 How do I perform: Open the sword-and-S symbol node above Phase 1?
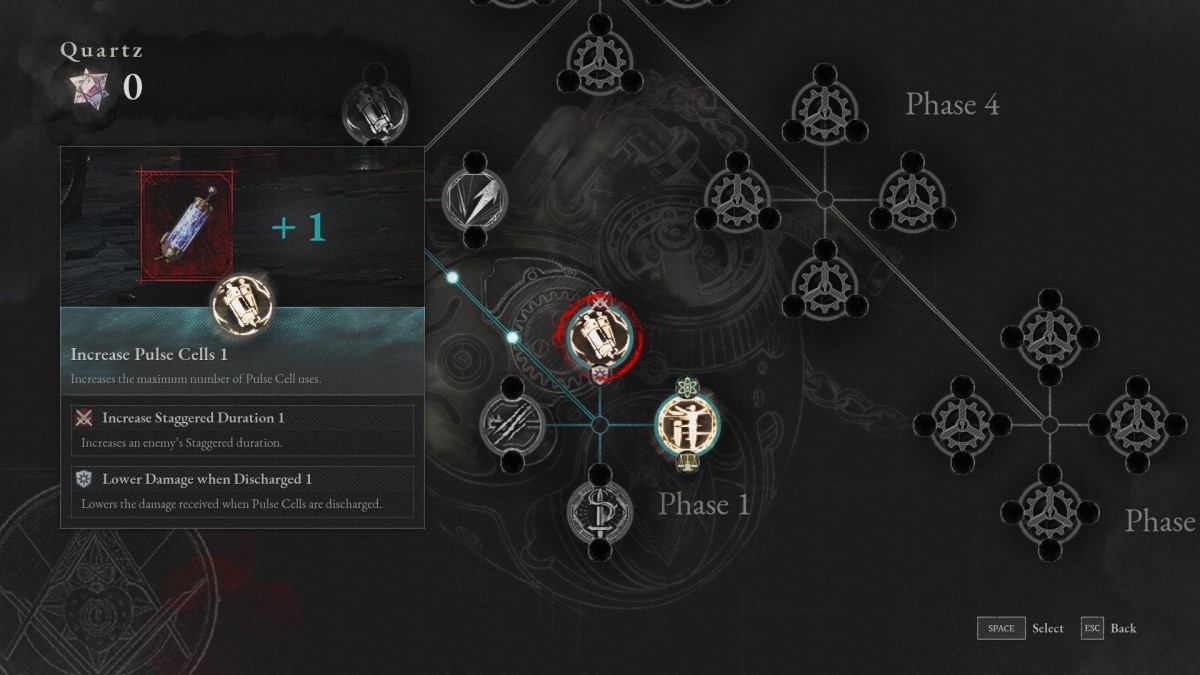(x=599, y=511)
